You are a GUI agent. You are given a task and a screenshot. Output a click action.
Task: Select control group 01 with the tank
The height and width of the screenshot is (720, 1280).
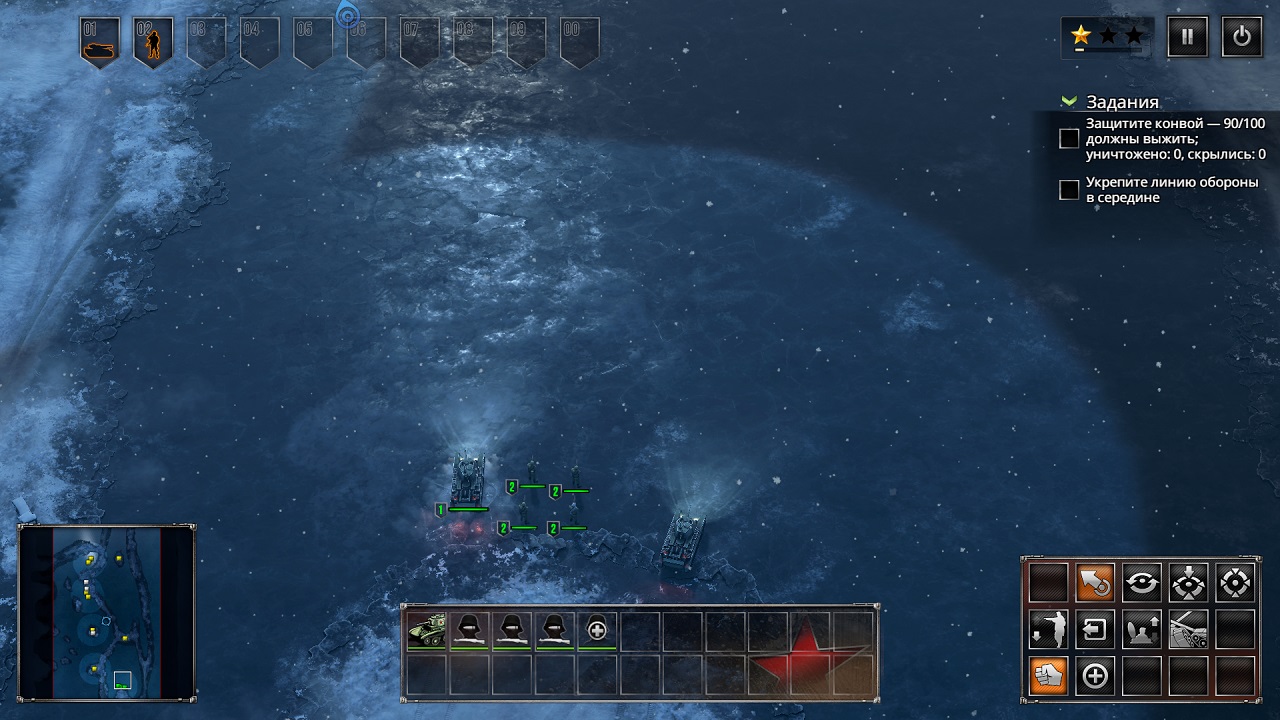point(100,43)
